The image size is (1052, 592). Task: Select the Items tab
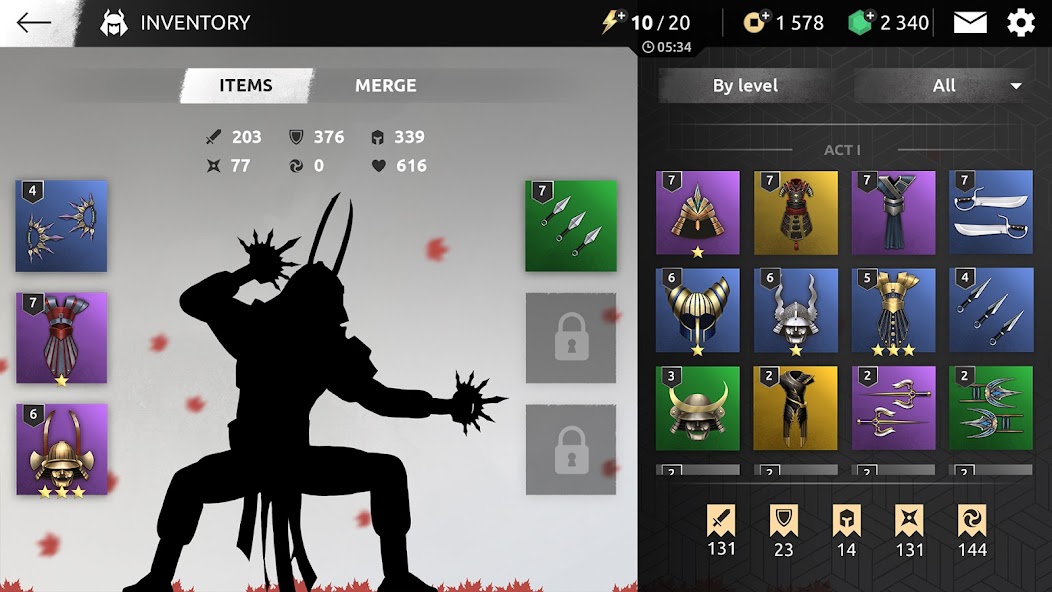(246, 86)
